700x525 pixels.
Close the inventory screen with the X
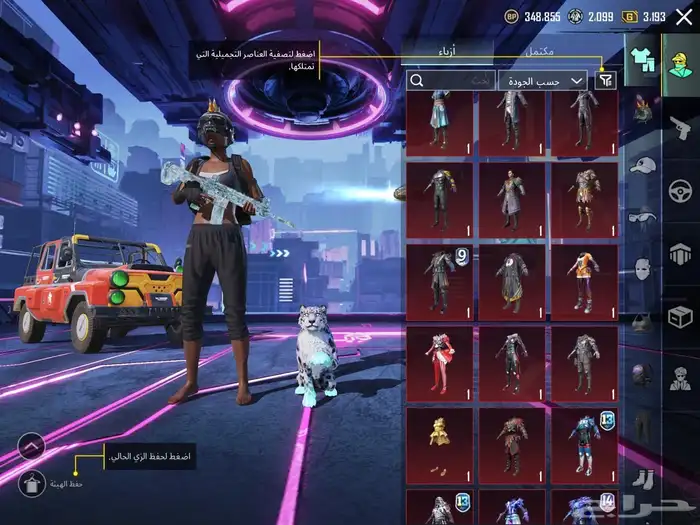pyautogui.click(x=683, y=16)
